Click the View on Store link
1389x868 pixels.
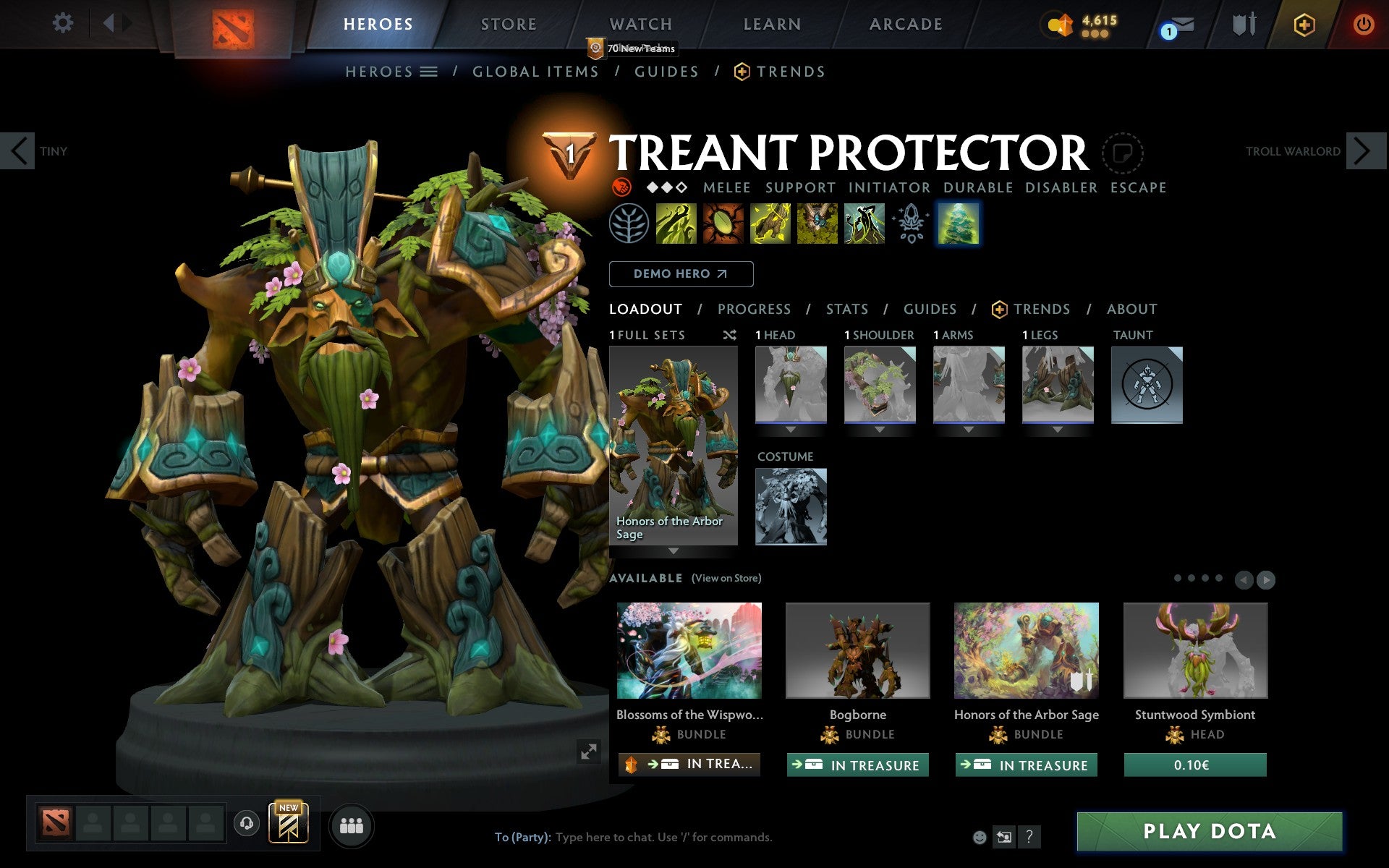click(x=726, y=578)
